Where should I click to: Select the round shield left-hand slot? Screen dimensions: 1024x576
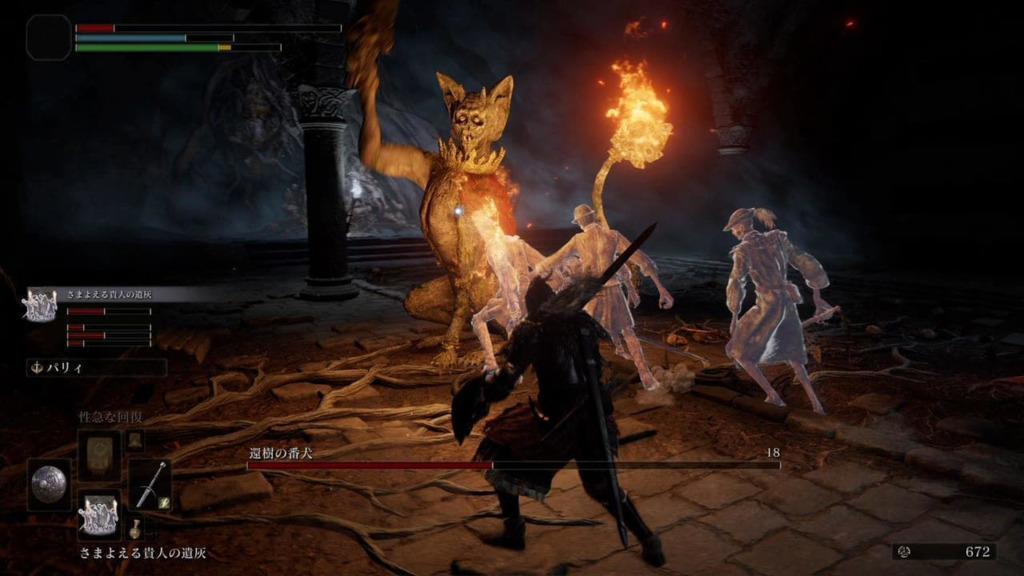coord(48,485)
